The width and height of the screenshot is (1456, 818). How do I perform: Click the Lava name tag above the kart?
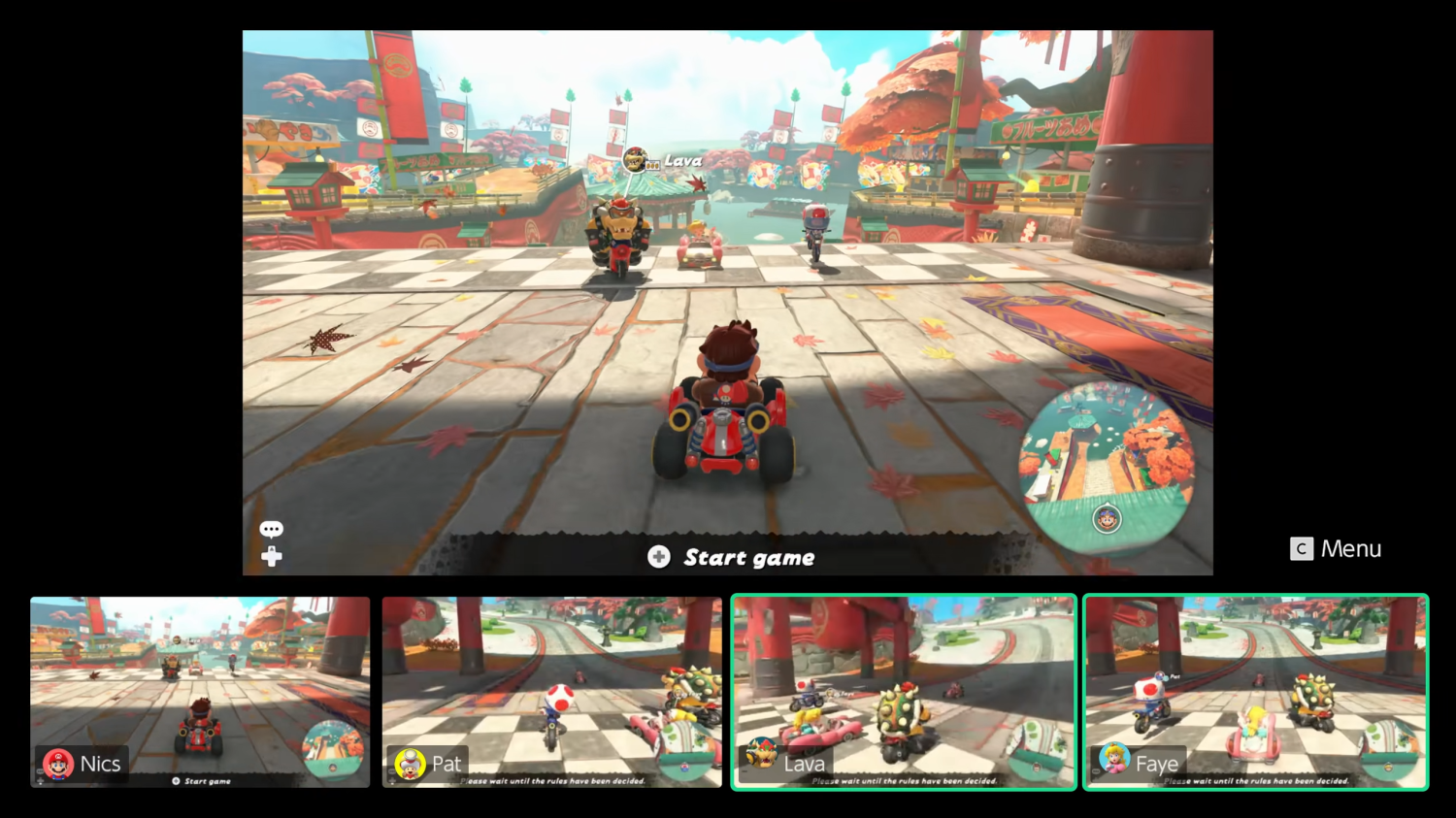coord(682,158)
